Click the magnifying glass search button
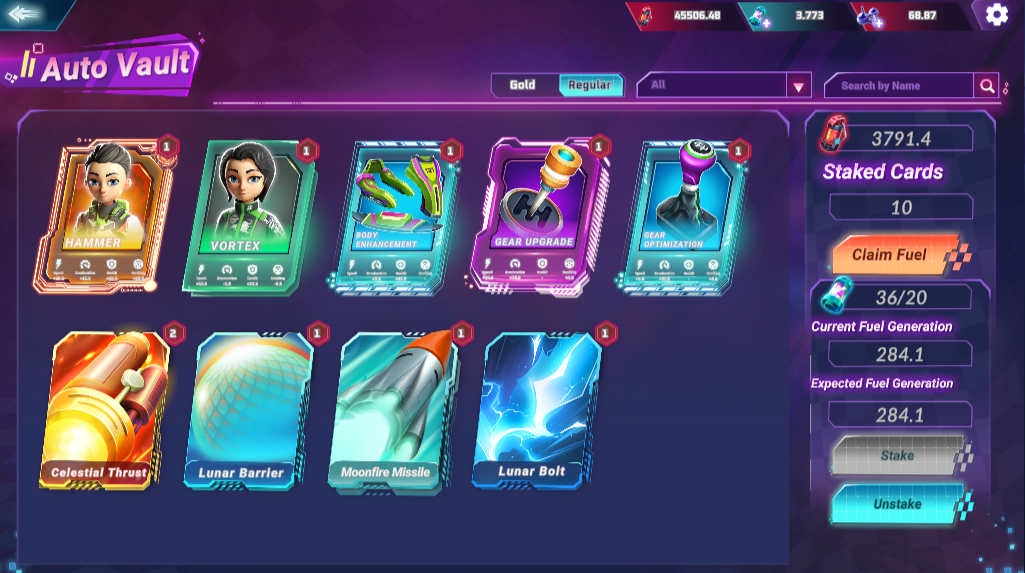The image size is (1025, 573). 986,86
